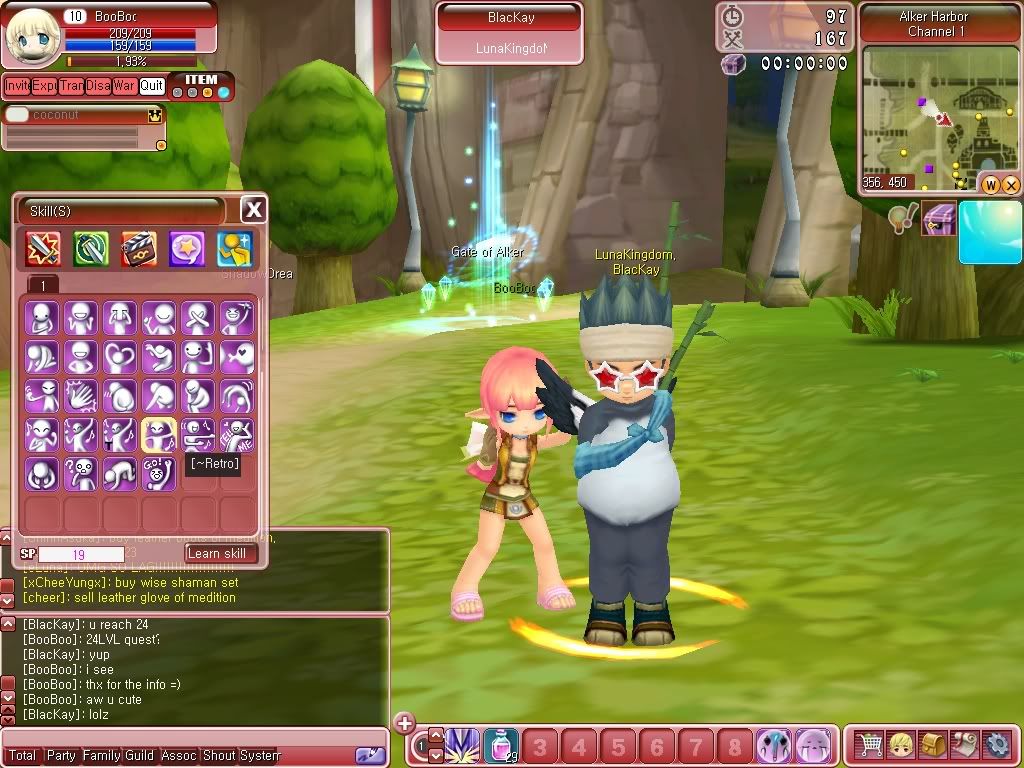
Task: Switch chat to the Guild tab
Action: 139,756
